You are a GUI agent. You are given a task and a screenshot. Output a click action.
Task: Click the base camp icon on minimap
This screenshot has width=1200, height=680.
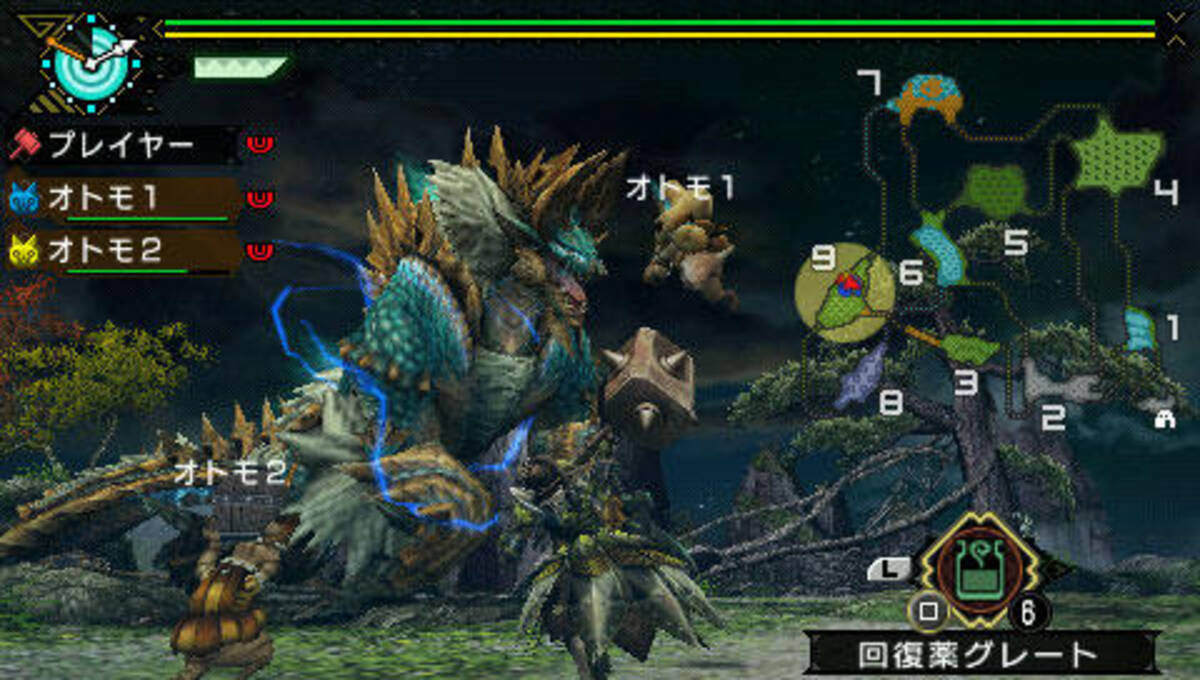click(1163, 420)
